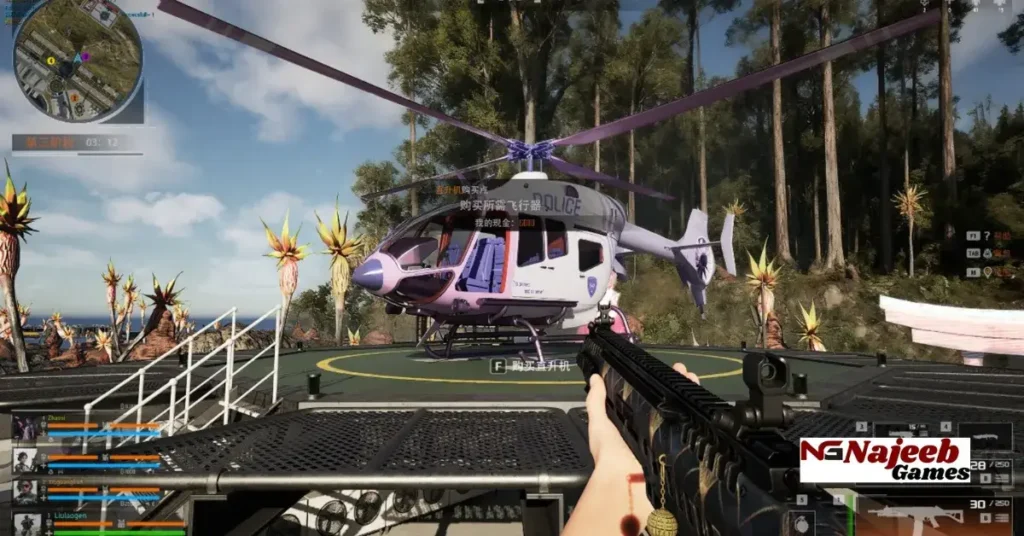
Task: Click the question mark help icon
Action: [987, 236]
